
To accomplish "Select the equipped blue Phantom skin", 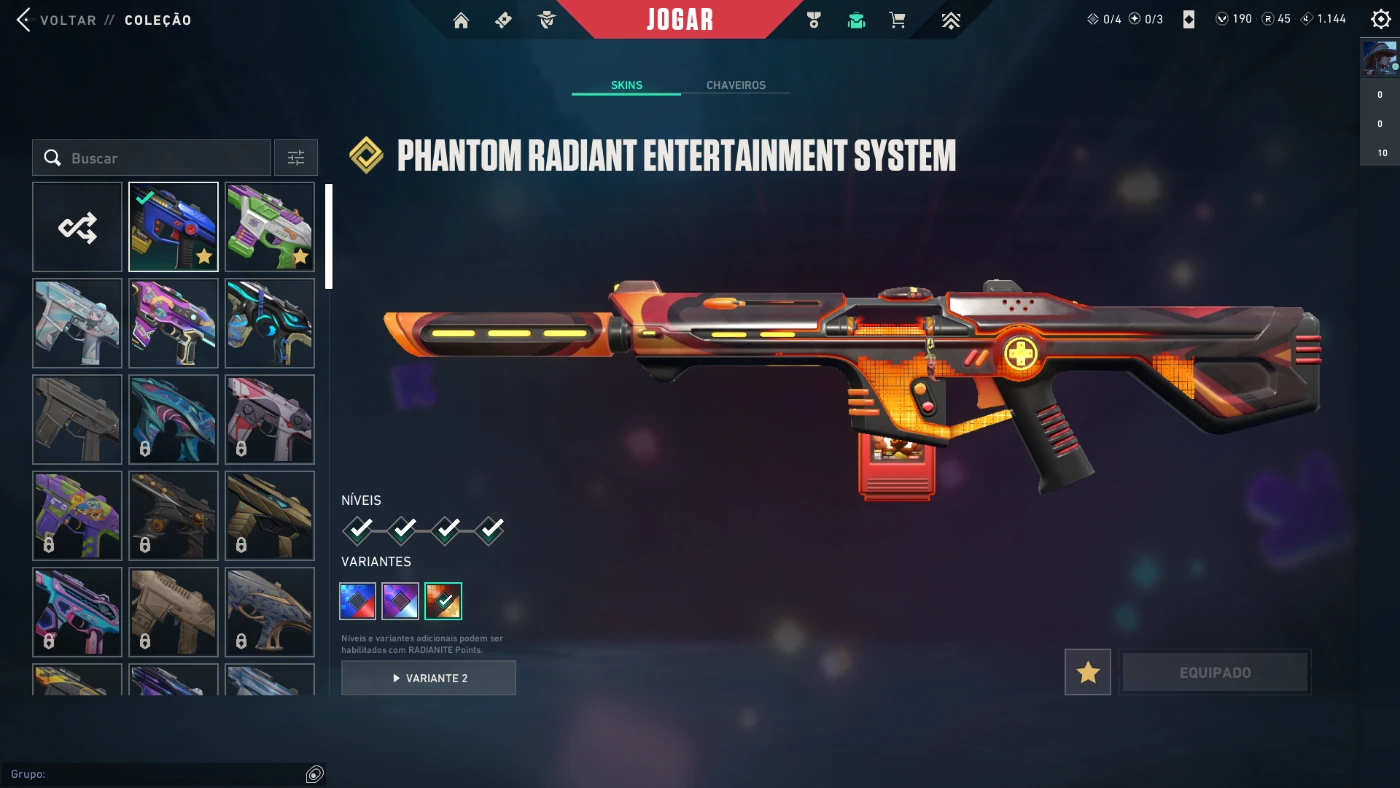I will coord(173,227).
